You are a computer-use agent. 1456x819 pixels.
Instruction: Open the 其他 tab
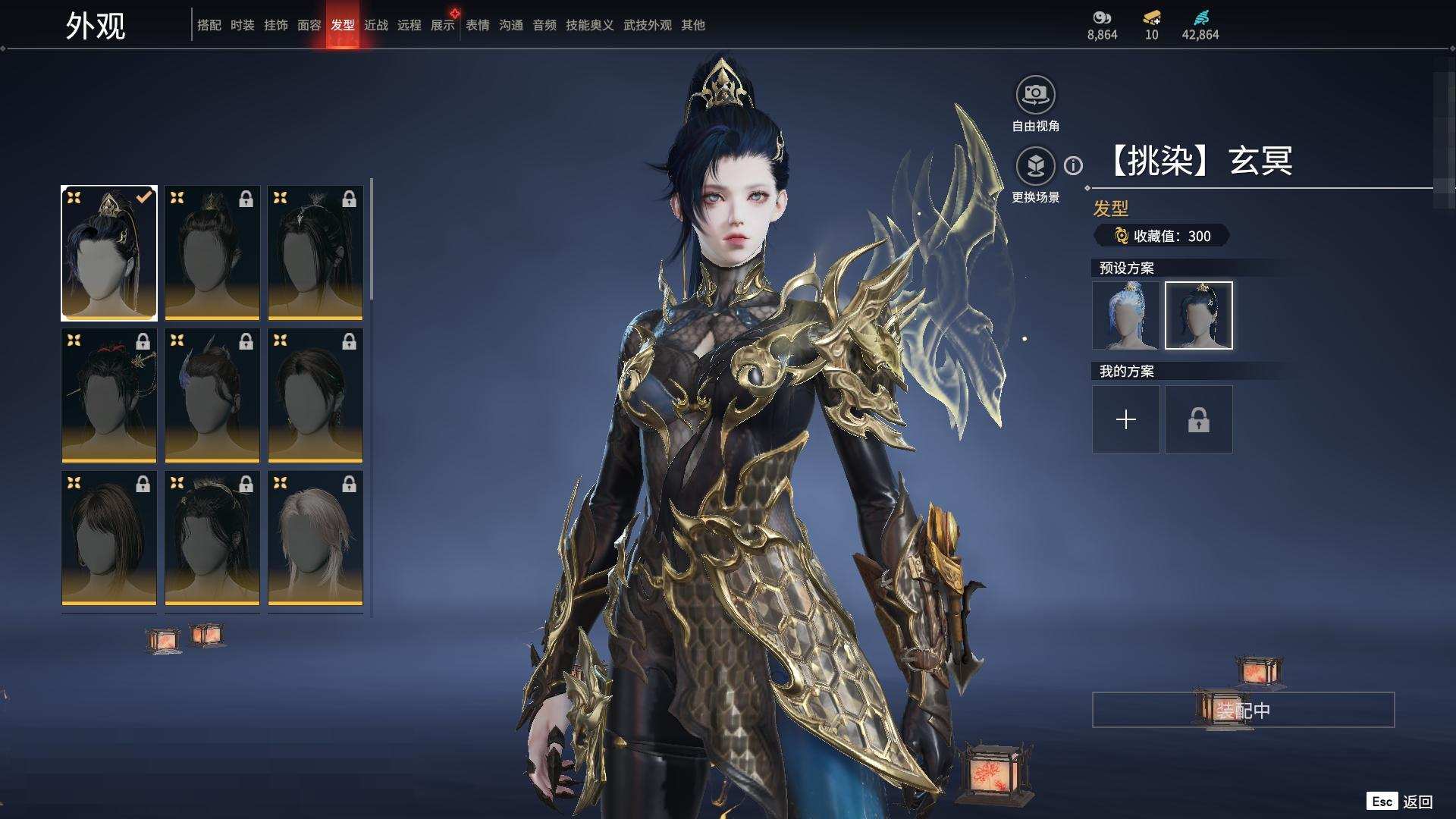click(692, 25)
